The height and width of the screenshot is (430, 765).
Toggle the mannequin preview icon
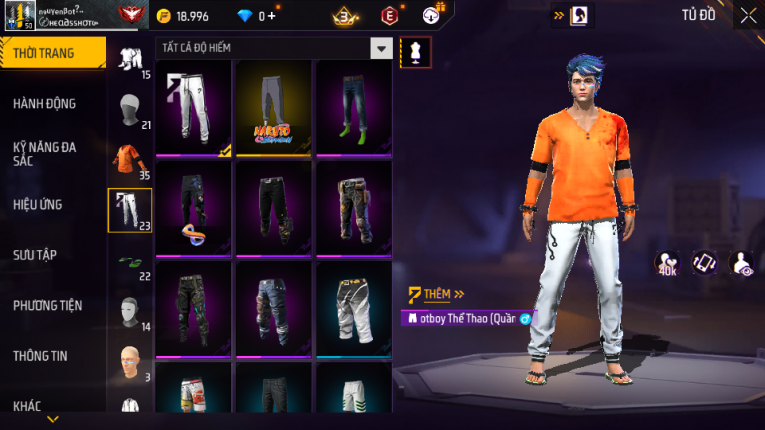415,53
